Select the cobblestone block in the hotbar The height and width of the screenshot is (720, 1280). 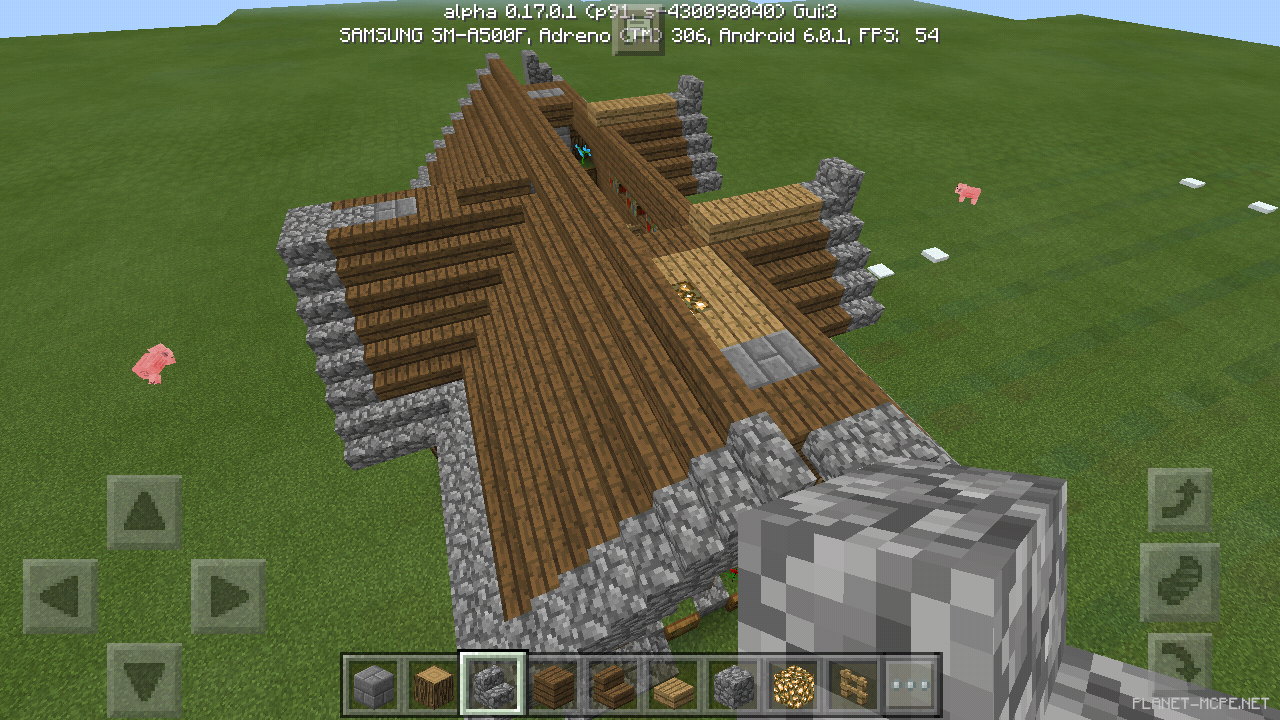tap(732, 684)
